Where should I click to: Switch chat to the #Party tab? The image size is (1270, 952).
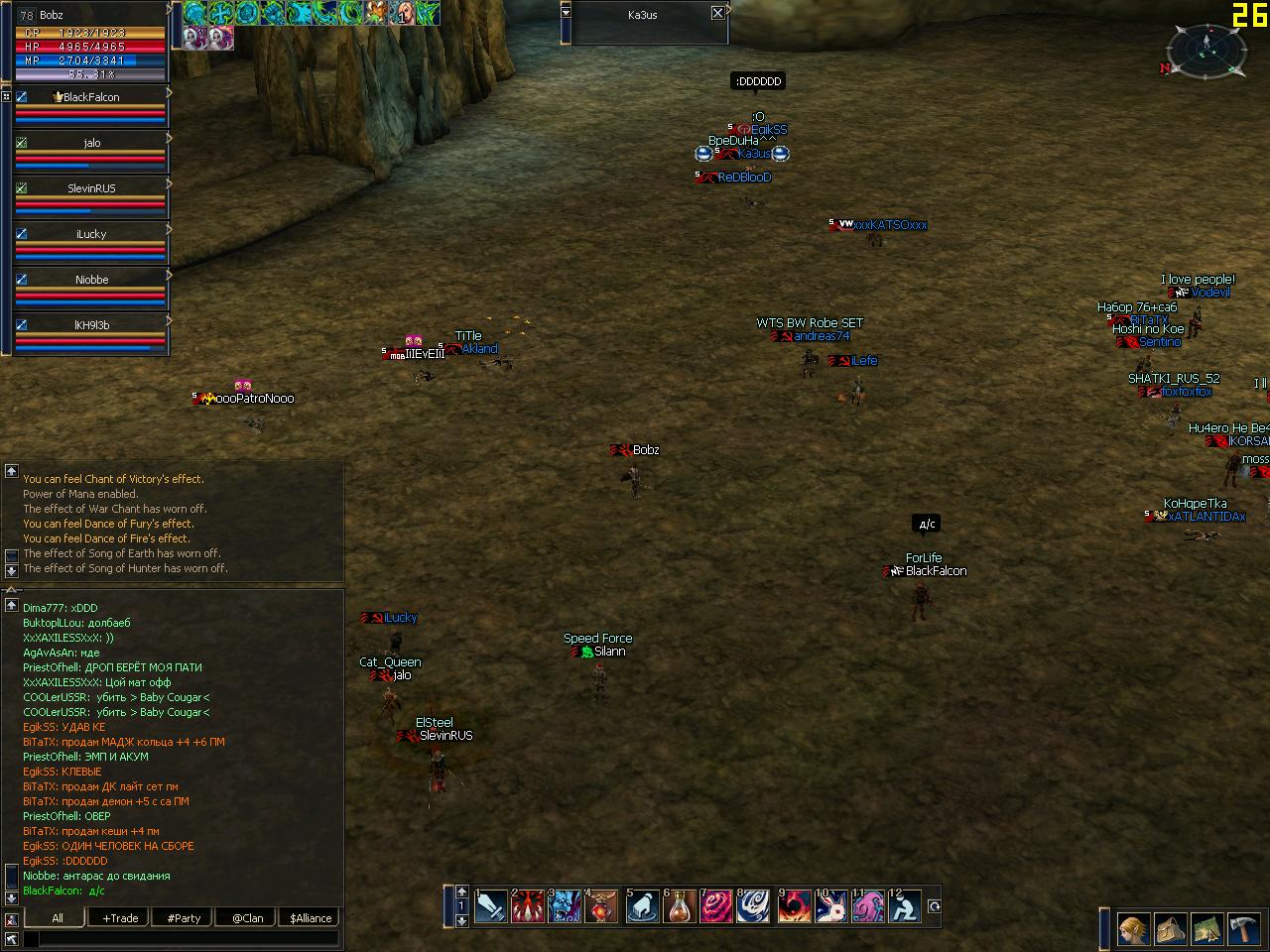(x=185, y=918)
